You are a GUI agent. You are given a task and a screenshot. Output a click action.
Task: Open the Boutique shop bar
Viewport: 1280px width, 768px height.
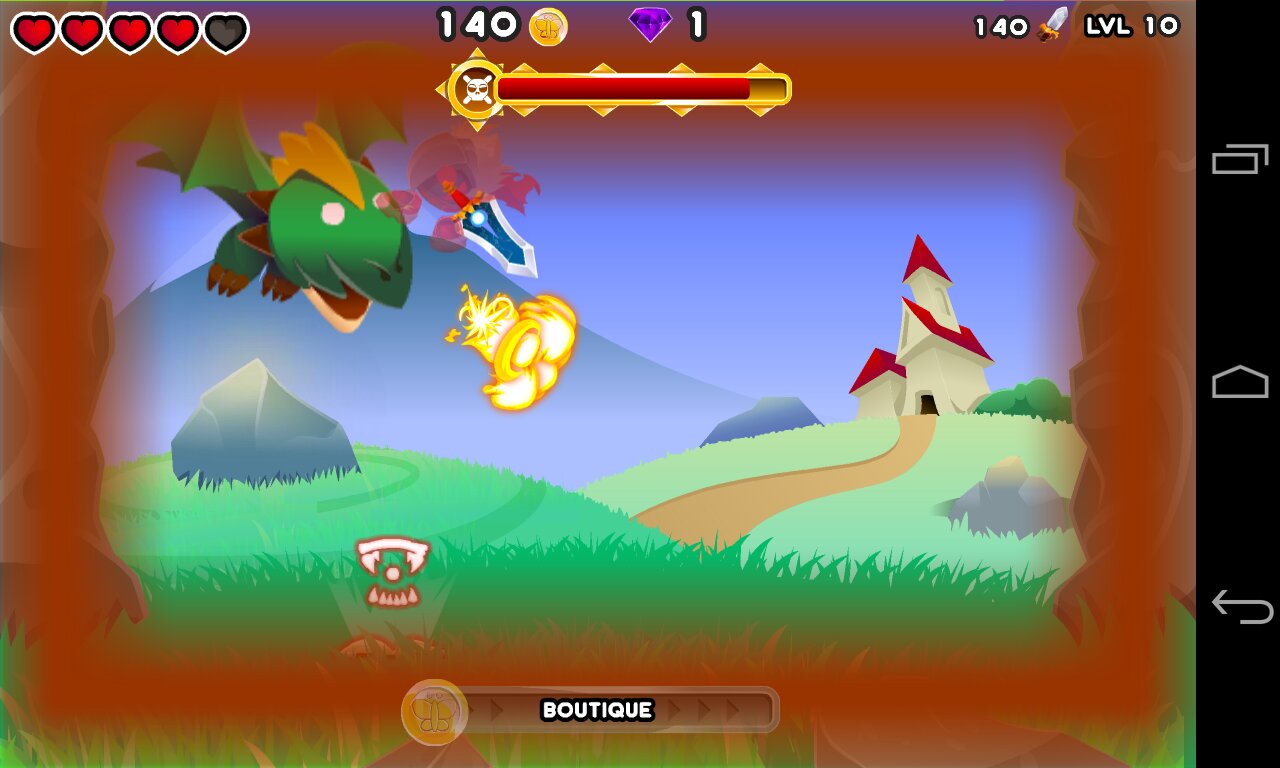tap(597, 710)
